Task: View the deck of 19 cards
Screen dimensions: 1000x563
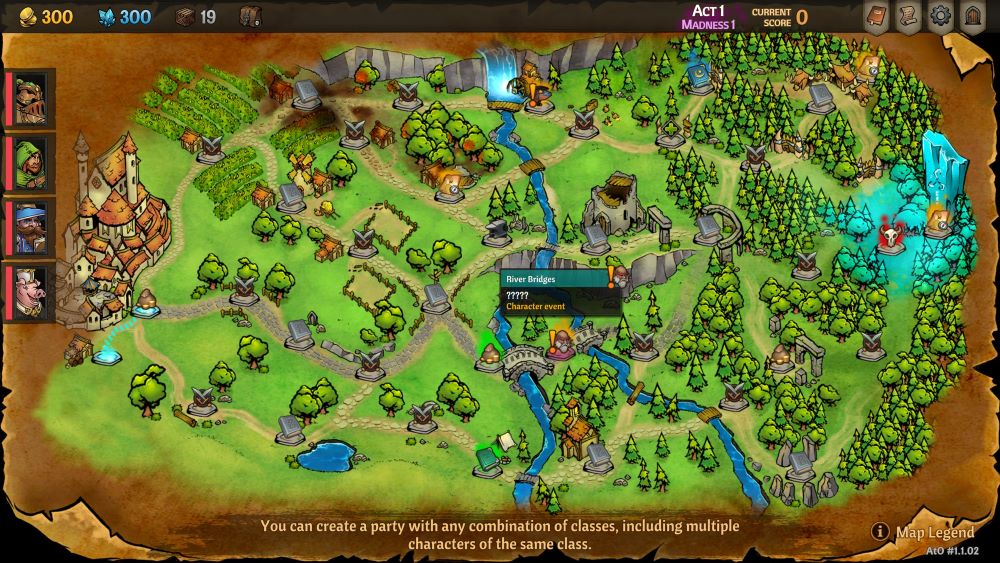Action: coord(195,16)
